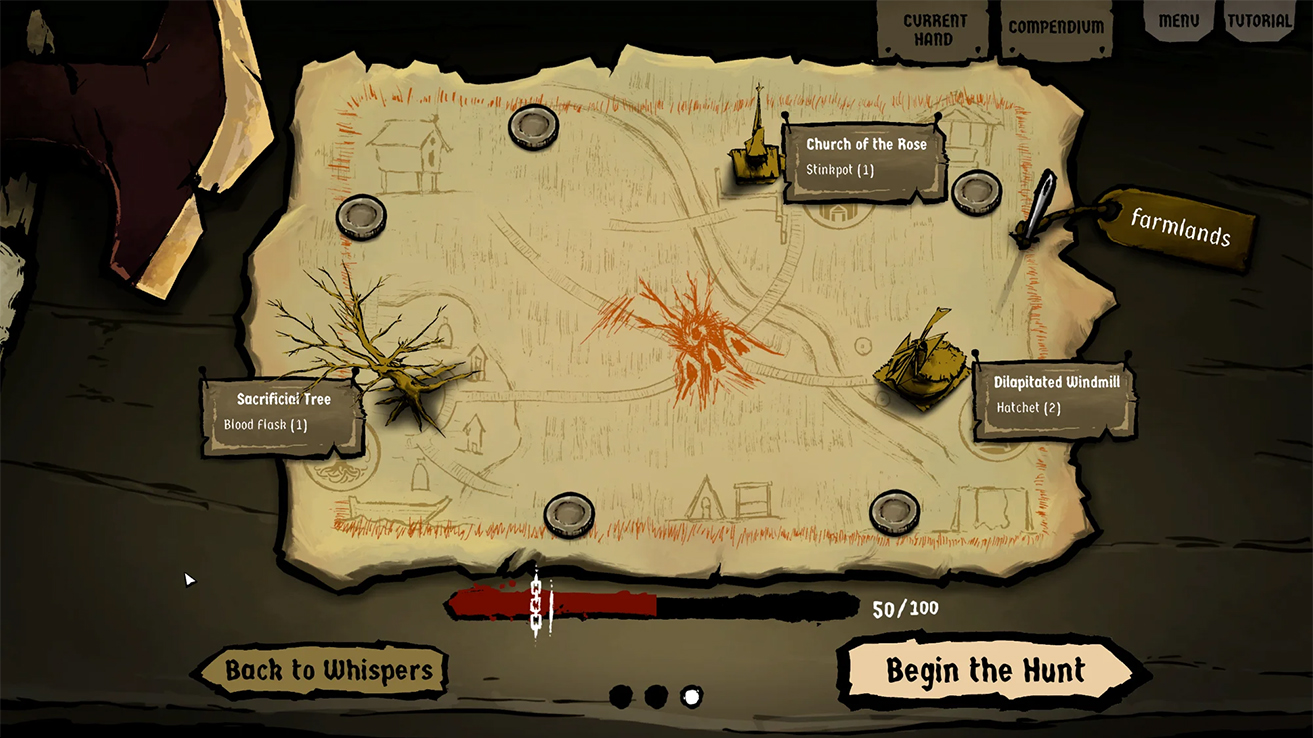The height and width of the screenshot is (738, 1313).
Task: Open the Menu
Action: coord(1178,19)
